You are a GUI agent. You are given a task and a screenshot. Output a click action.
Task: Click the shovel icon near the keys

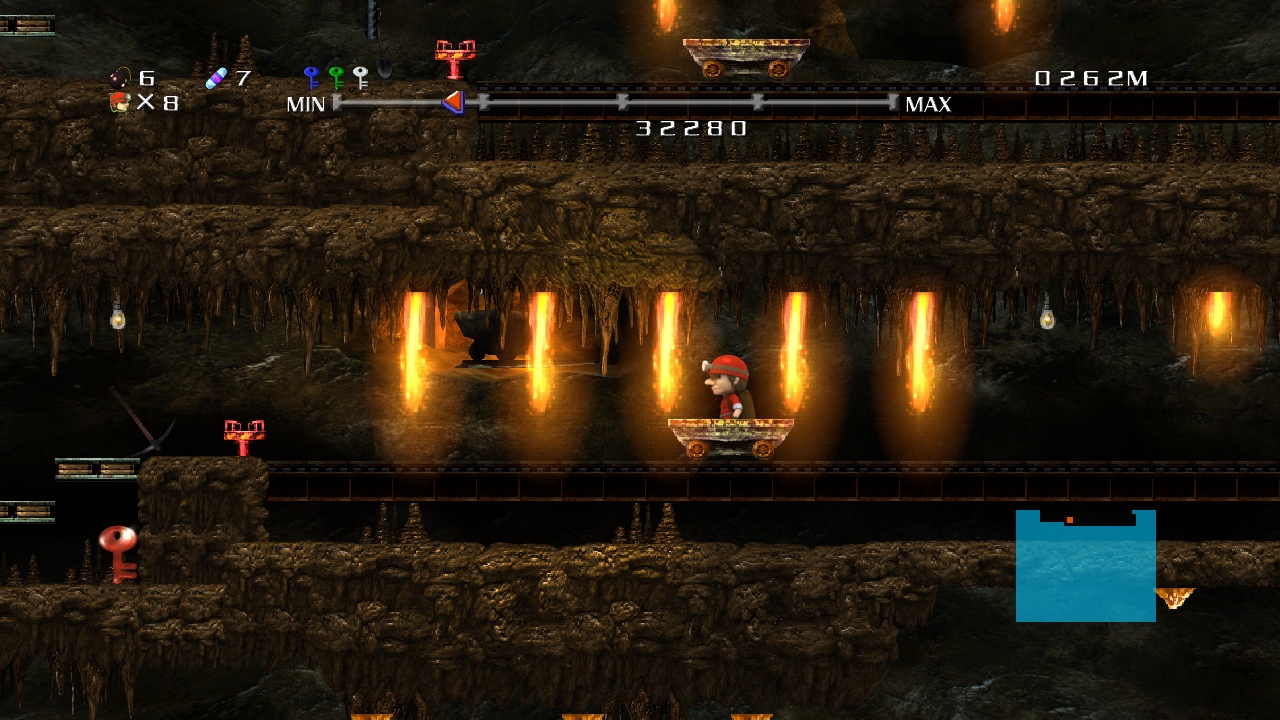click(x=384, y=68)
